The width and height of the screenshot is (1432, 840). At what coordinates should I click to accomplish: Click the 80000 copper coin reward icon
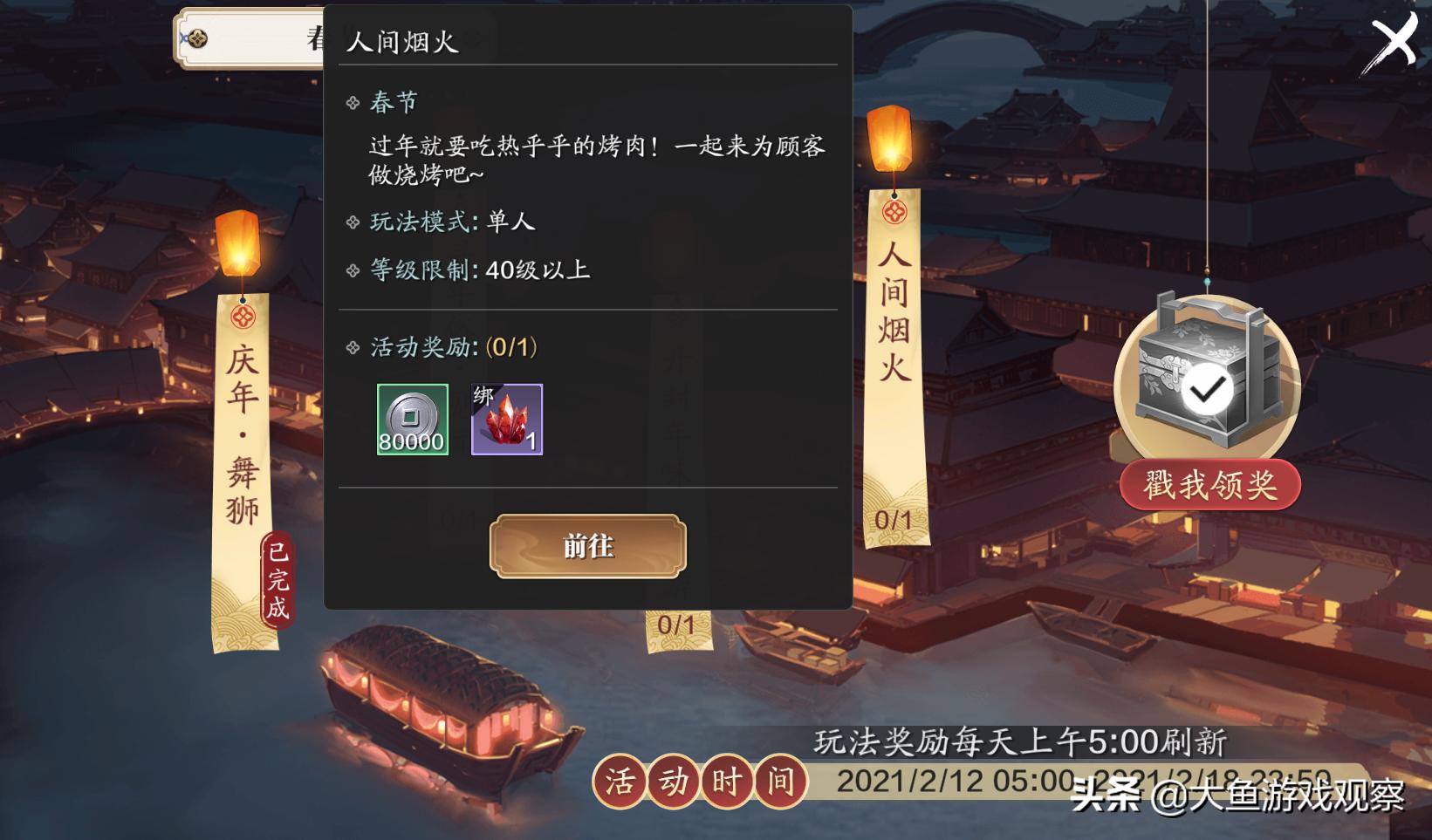(411, 420)
